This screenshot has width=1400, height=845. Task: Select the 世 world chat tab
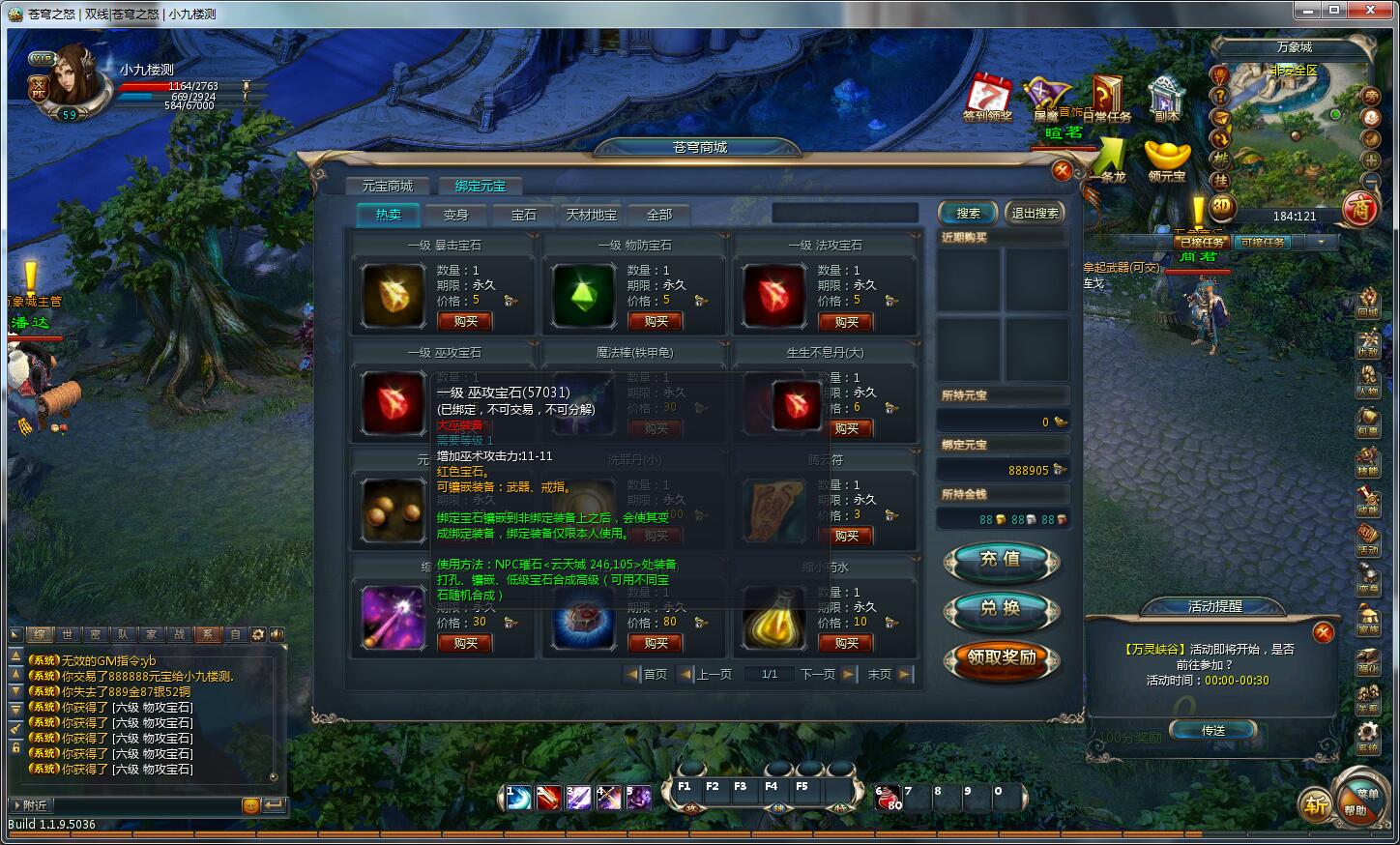point(67,633)
